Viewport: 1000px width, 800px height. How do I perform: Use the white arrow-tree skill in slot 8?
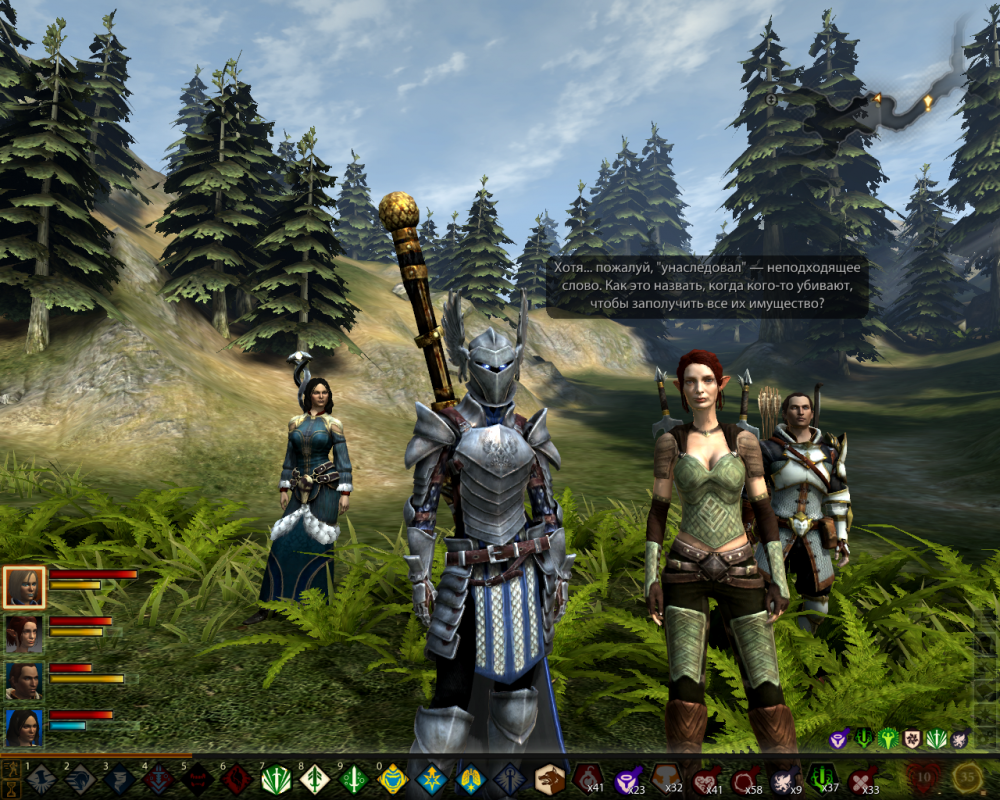(x=314, y=779)
